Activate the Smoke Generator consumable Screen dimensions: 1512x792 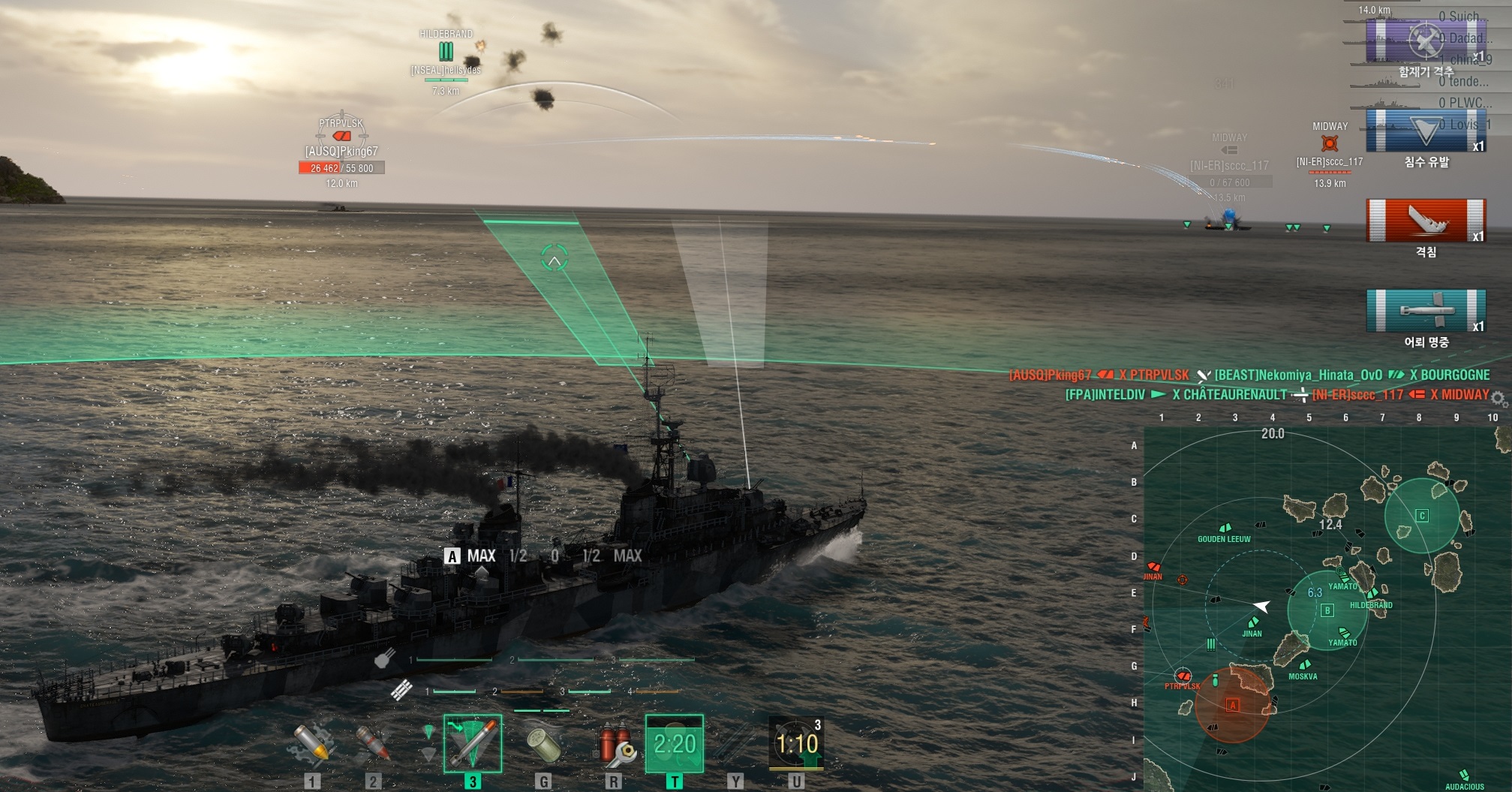[543, 743]
